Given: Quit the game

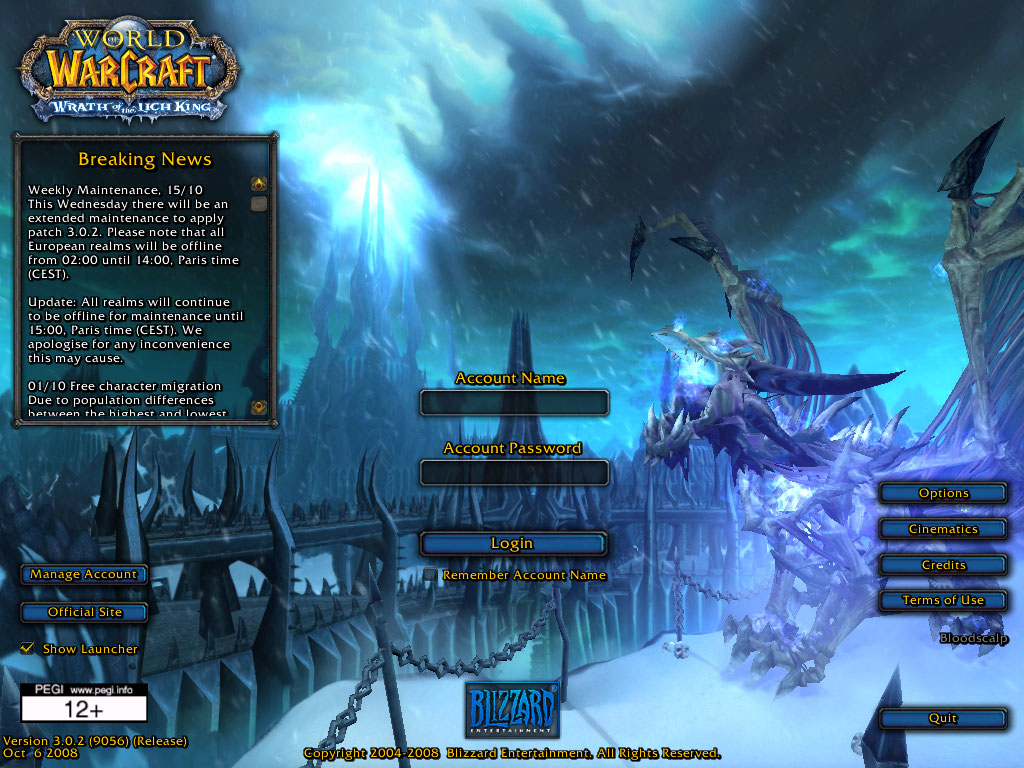Looking at the screenshot, I should (x=943, y=718).
